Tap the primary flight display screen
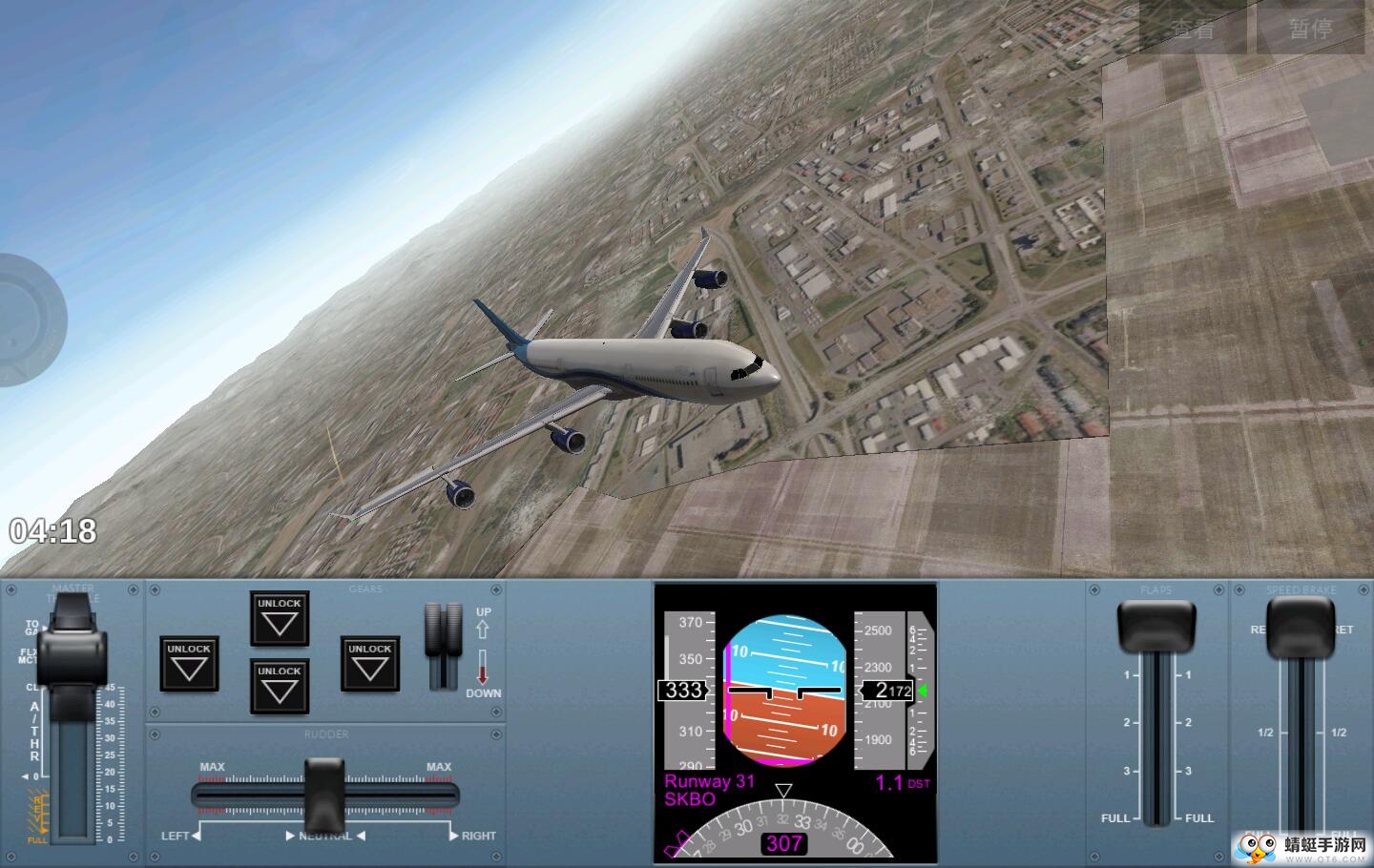This screenshot has height=868, width=1374. pos(796,721)
